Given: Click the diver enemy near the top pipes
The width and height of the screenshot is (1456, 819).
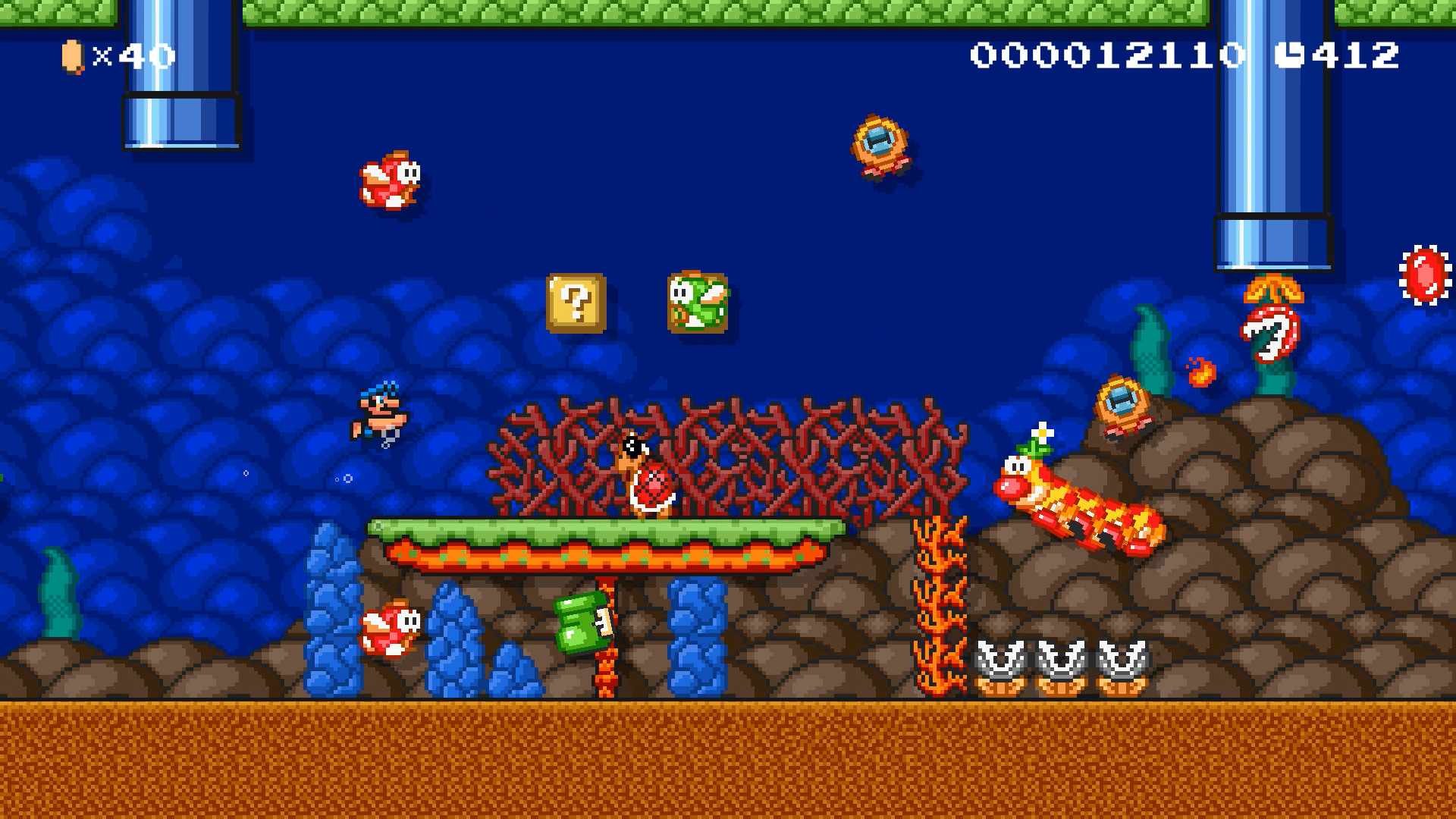Looking at the screenshot, I should click(880, 144).
